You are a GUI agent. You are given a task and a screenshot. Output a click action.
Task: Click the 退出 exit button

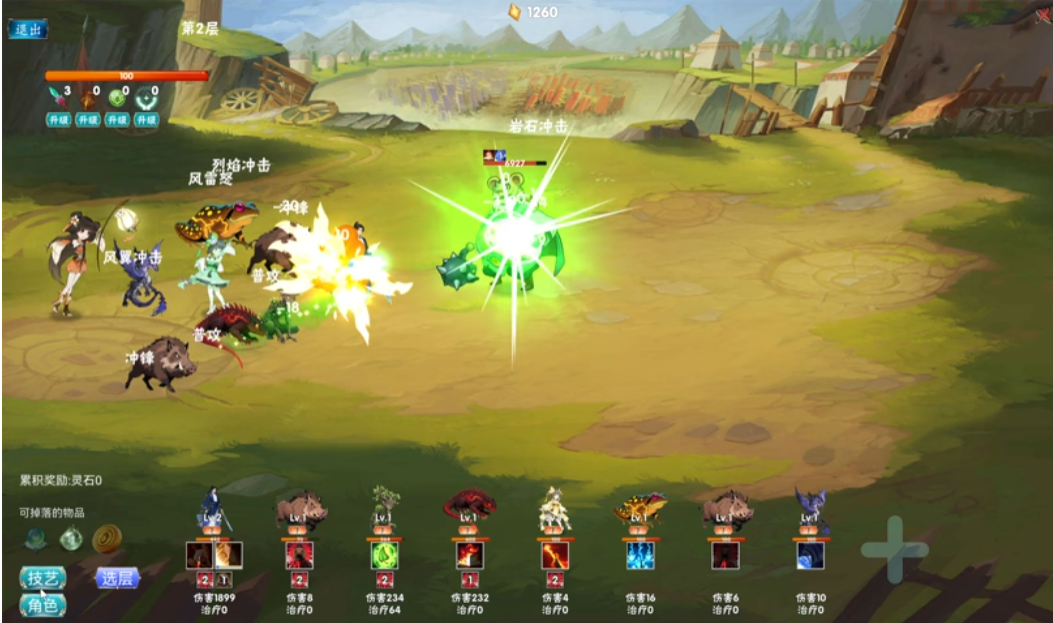[x=28, y=29]
